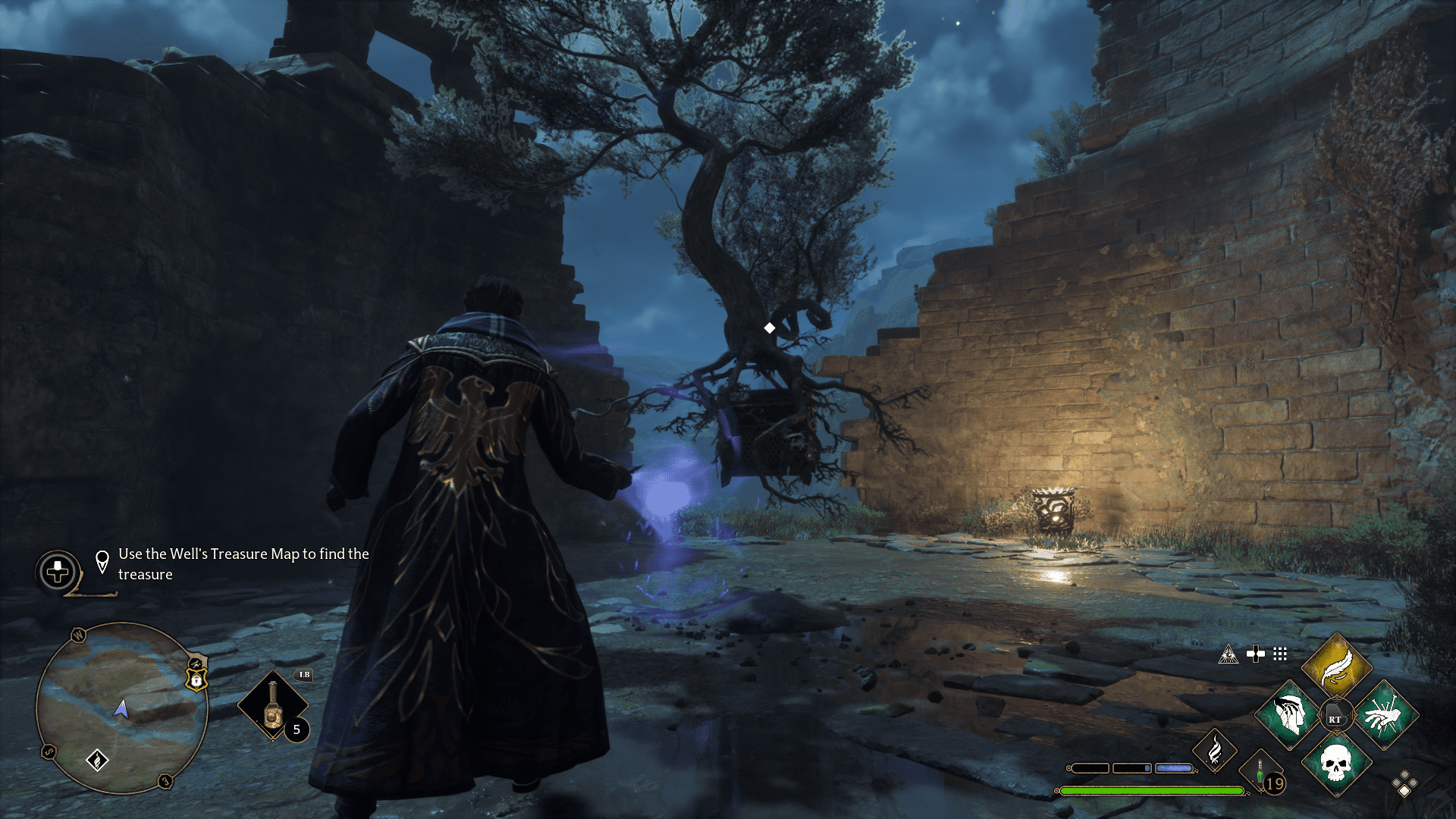Cast the Crucio hand-with-needles spell
The width and height of the screenshot is (1456, 819).
[1385, 715]
